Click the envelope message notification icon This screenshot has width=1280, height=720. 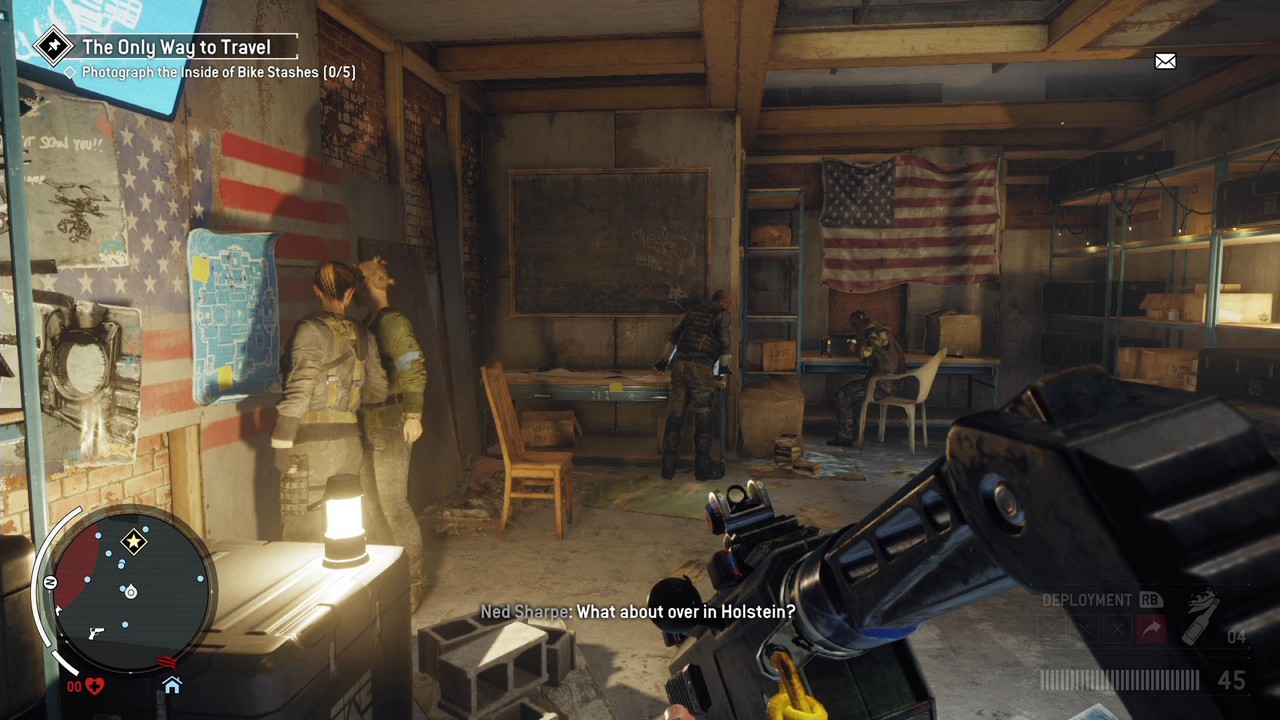[x=1165, y=62]
